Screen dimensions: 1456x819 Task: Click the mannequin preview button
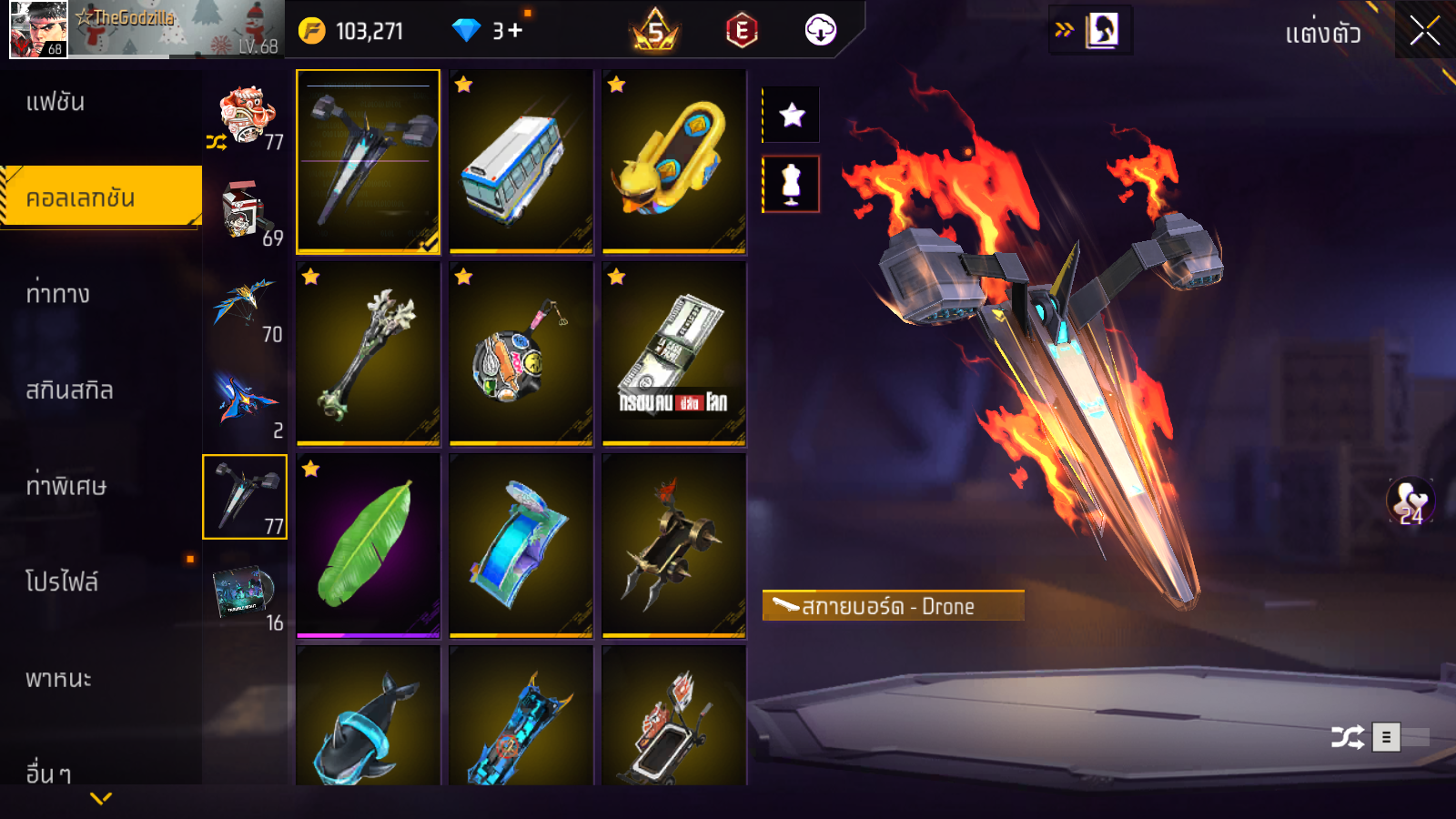pos(792,184)
